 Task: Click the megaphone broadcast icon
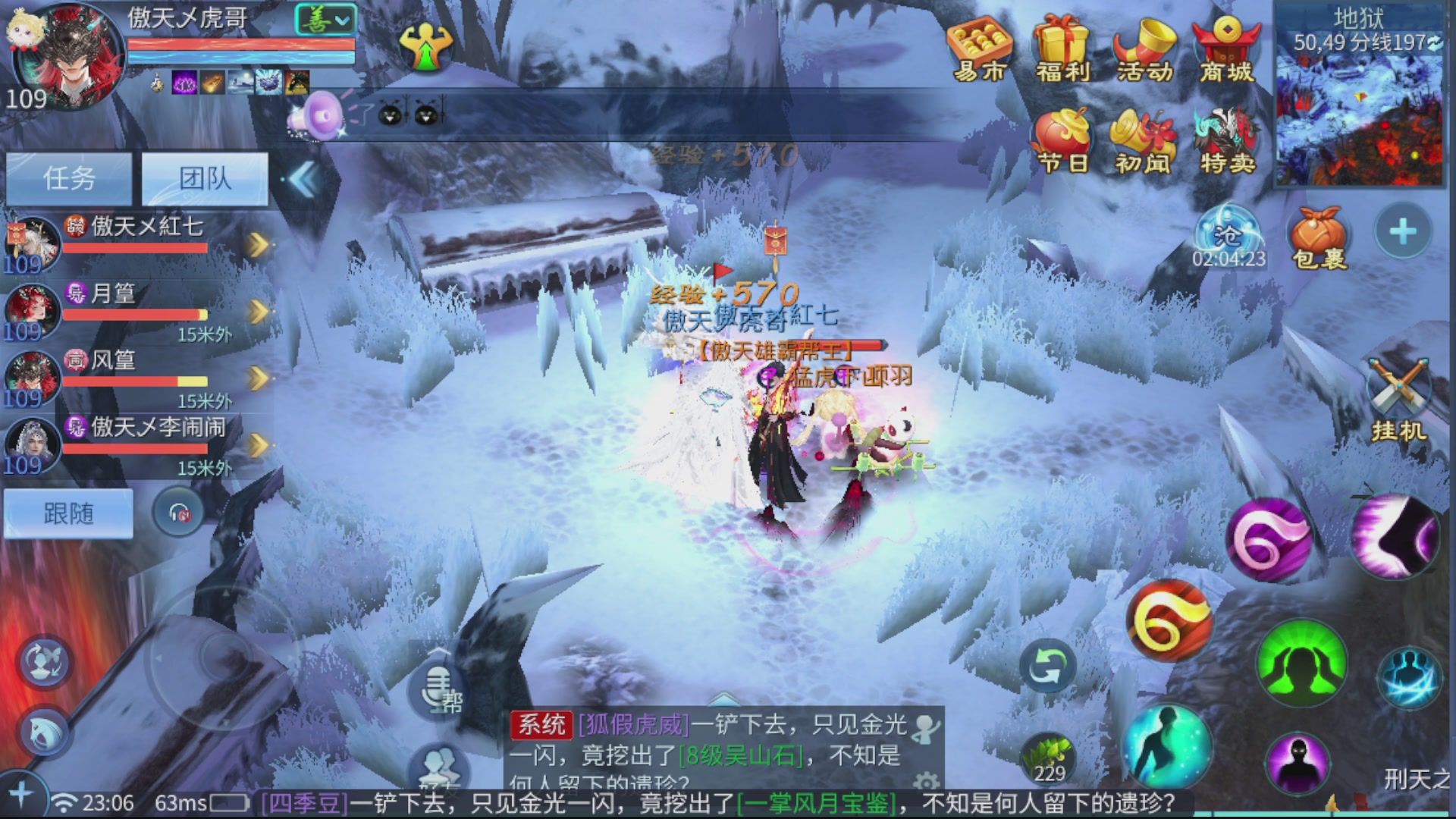[318, 115]
